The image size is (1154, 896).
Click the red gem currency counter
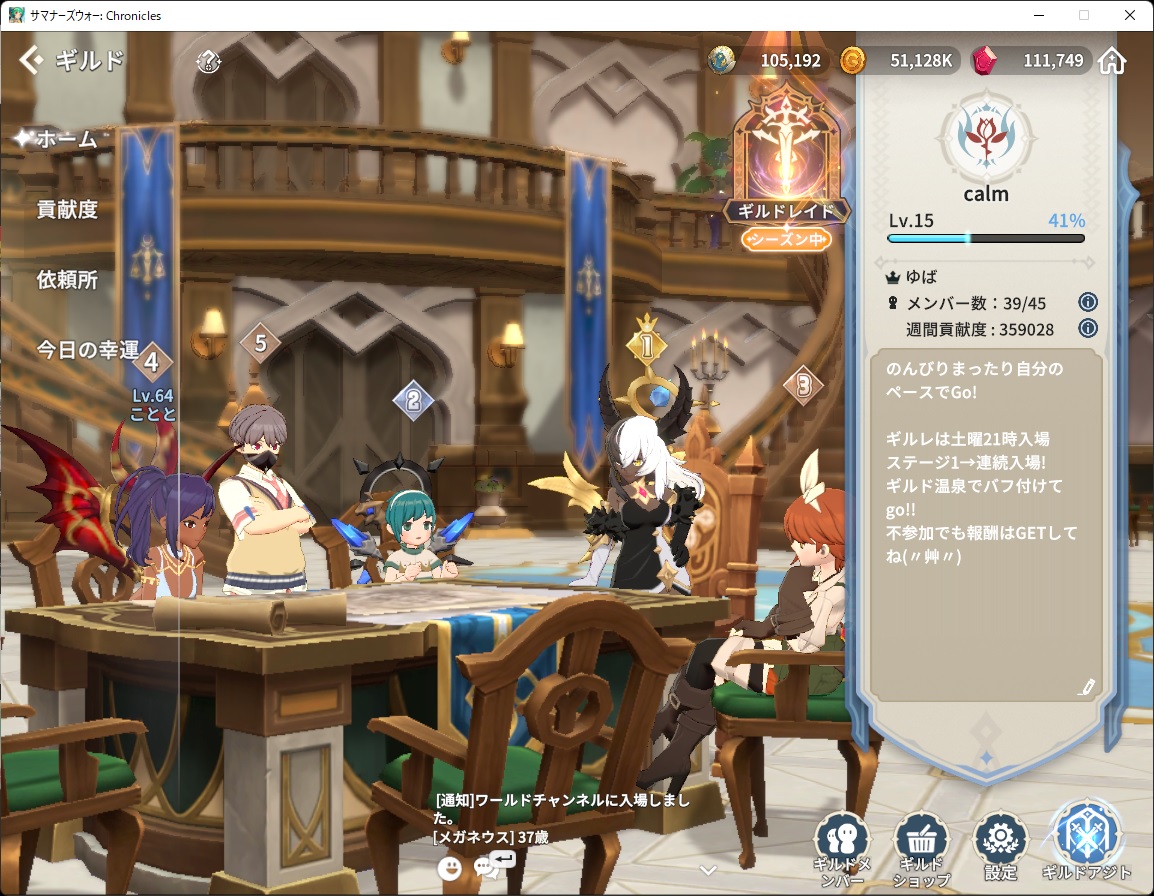pyautogui.click(x=1029, y=61)
